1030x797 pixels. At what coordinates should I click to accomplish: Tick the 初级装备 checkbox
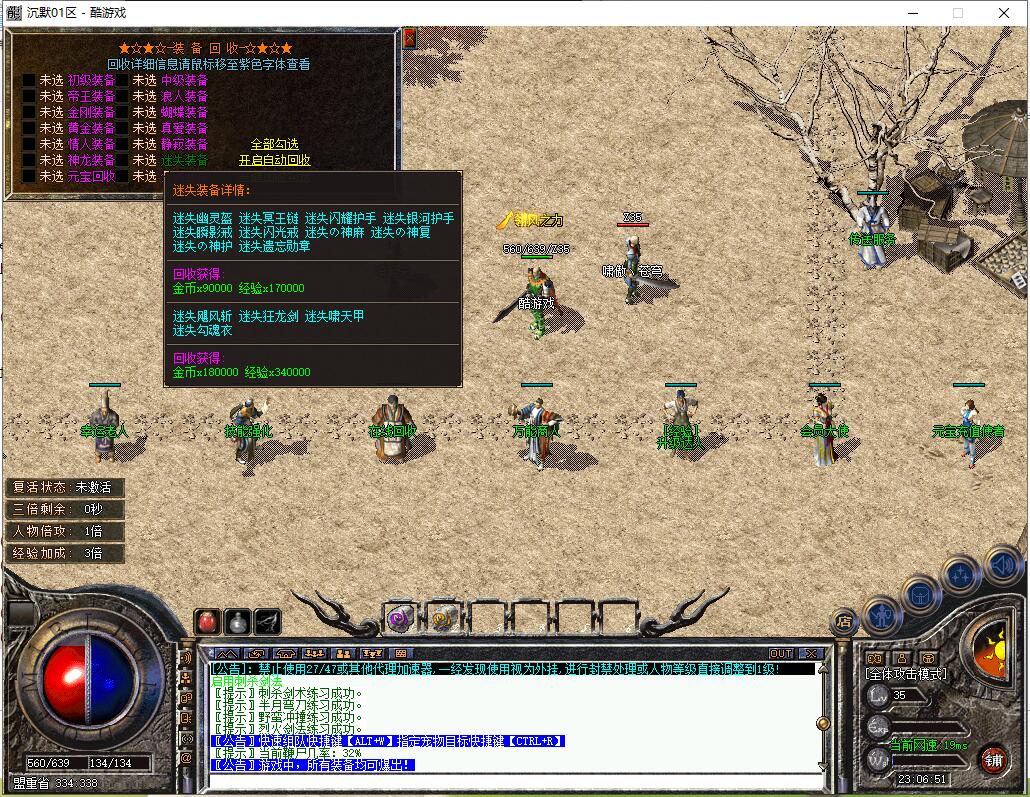(29, 80)
